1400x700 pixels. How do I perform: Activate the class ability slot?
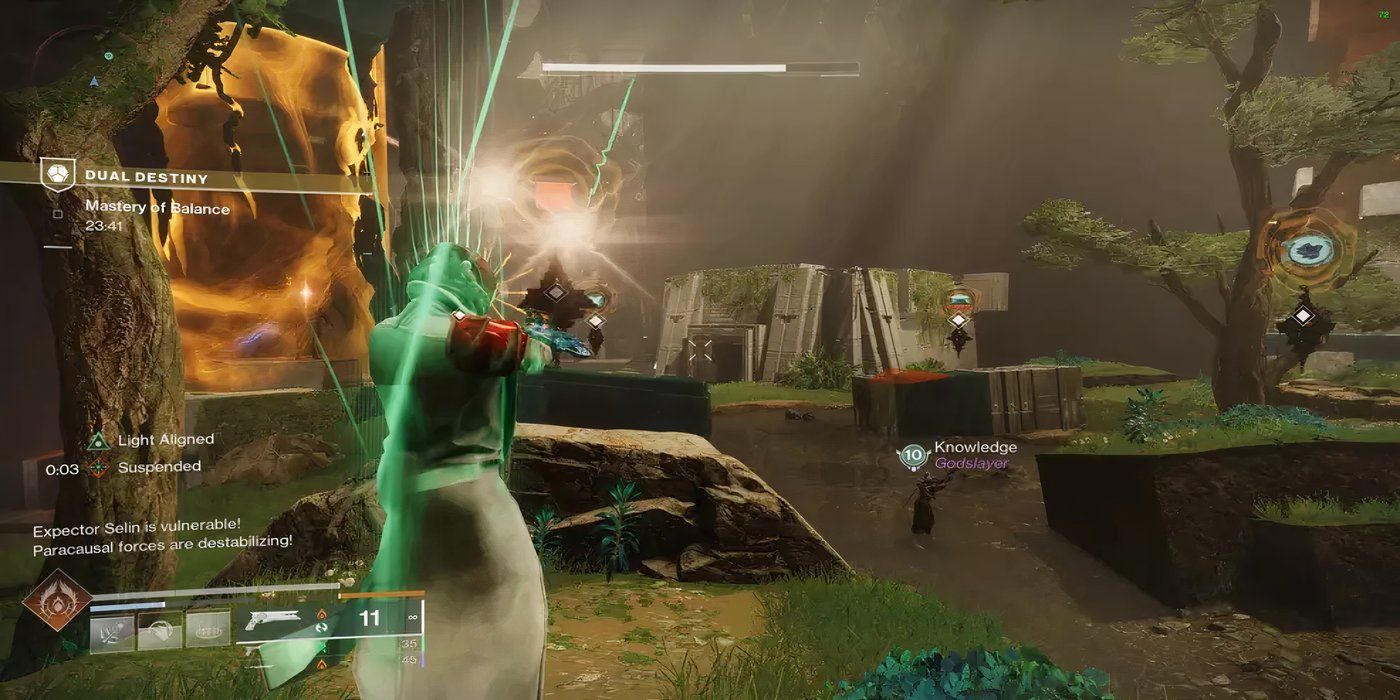[208, 628]
